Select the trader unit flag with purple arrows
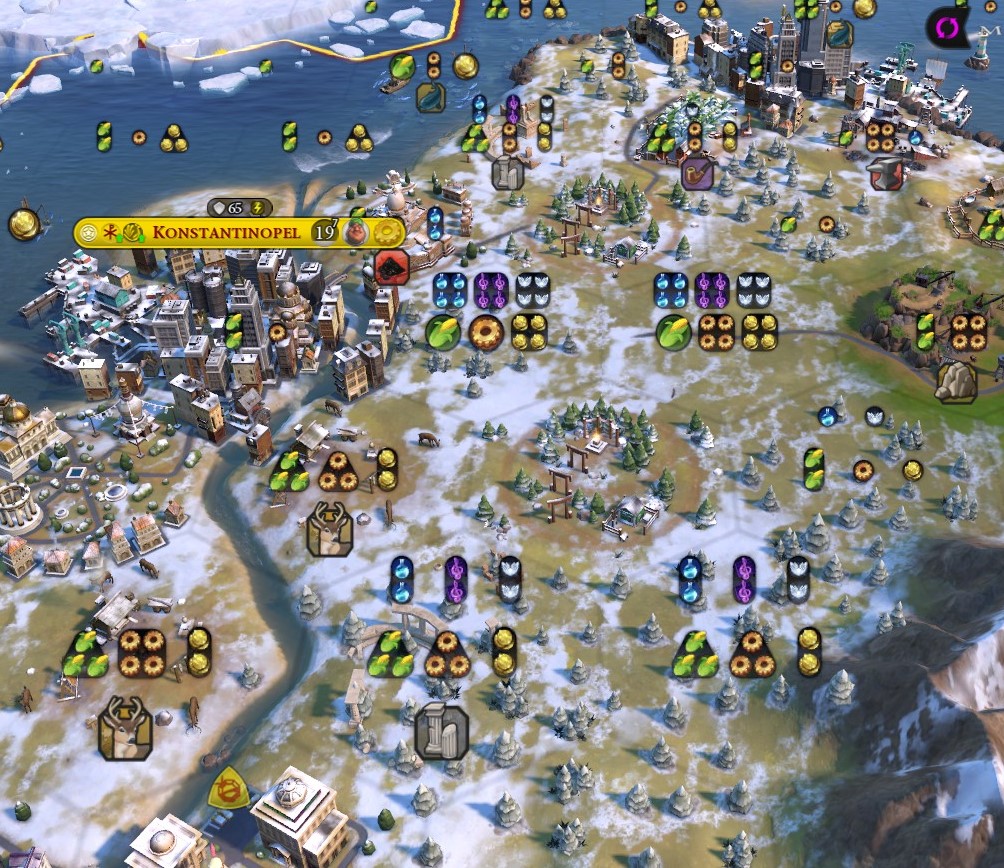Screen dimensions: 1004x868 [x=946, y=27]
